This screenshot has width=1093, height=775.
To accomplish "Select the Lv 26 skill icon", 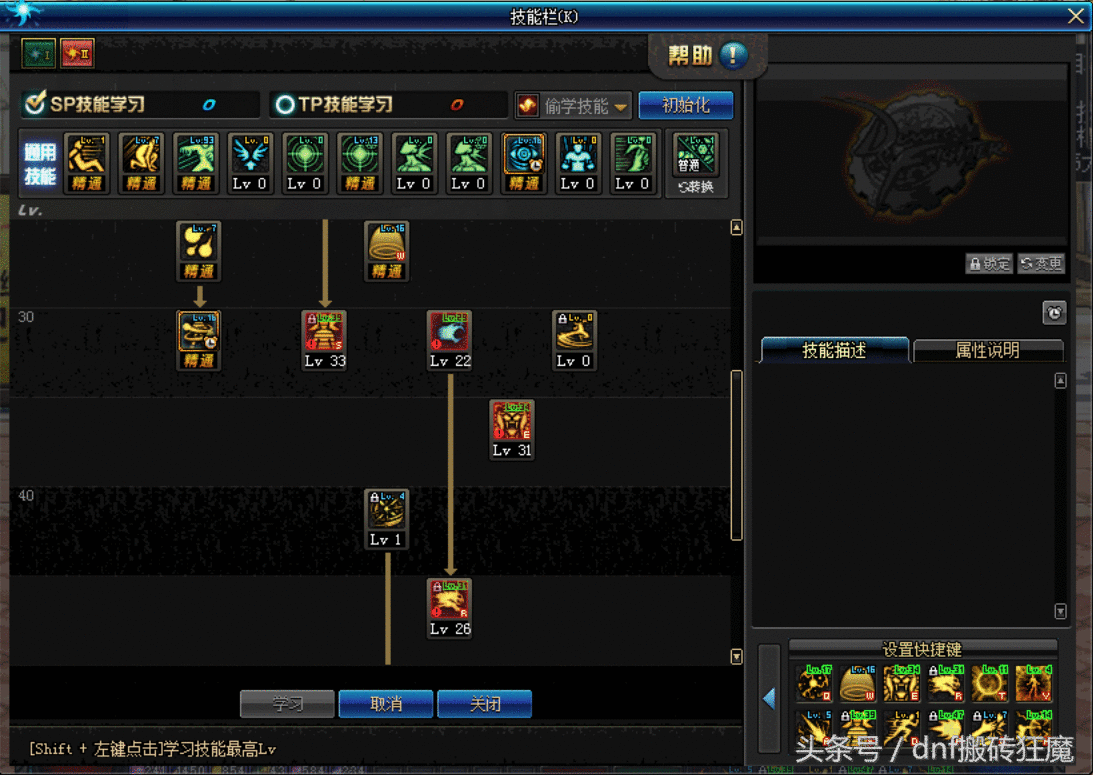I will [450, 601].
